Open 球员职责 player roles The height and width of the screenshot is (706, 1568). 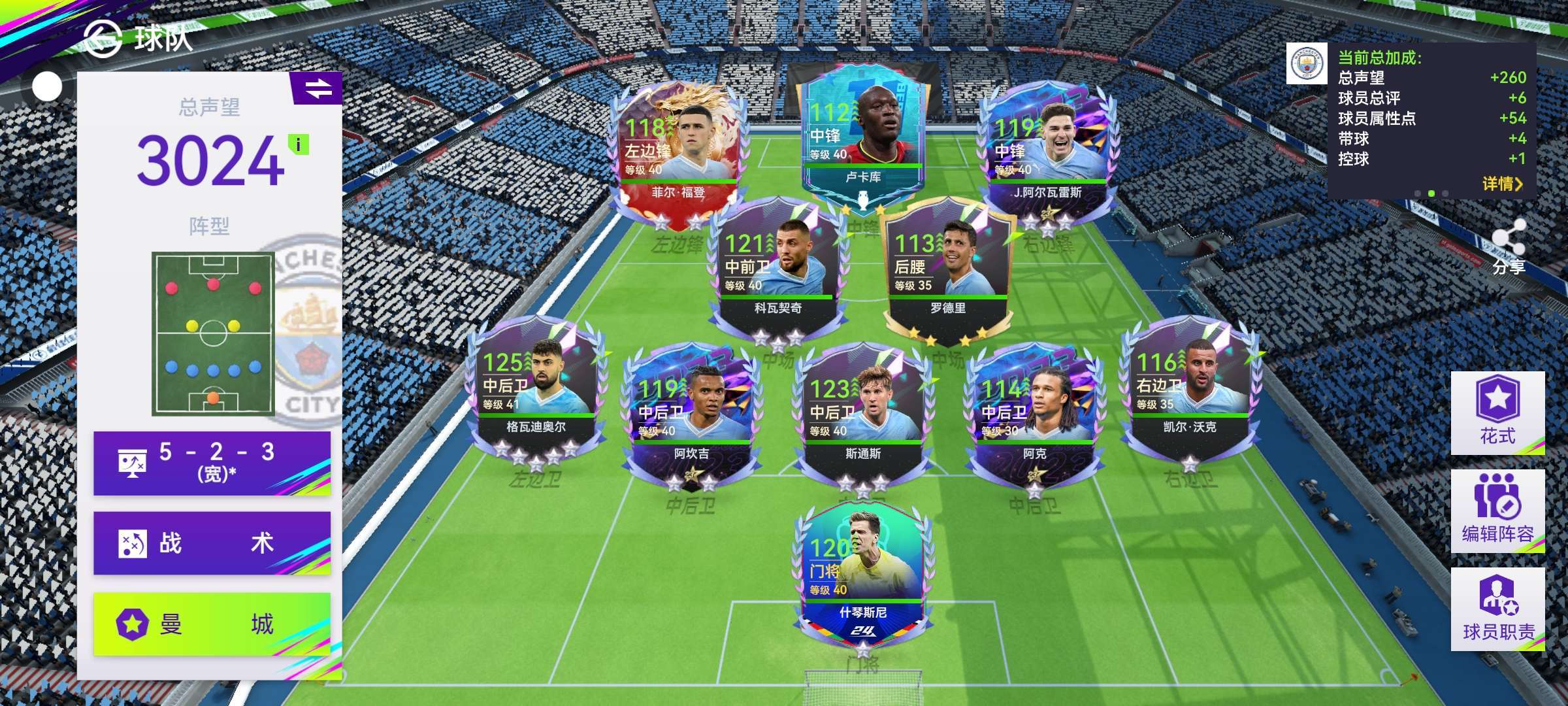point(1497,609)
